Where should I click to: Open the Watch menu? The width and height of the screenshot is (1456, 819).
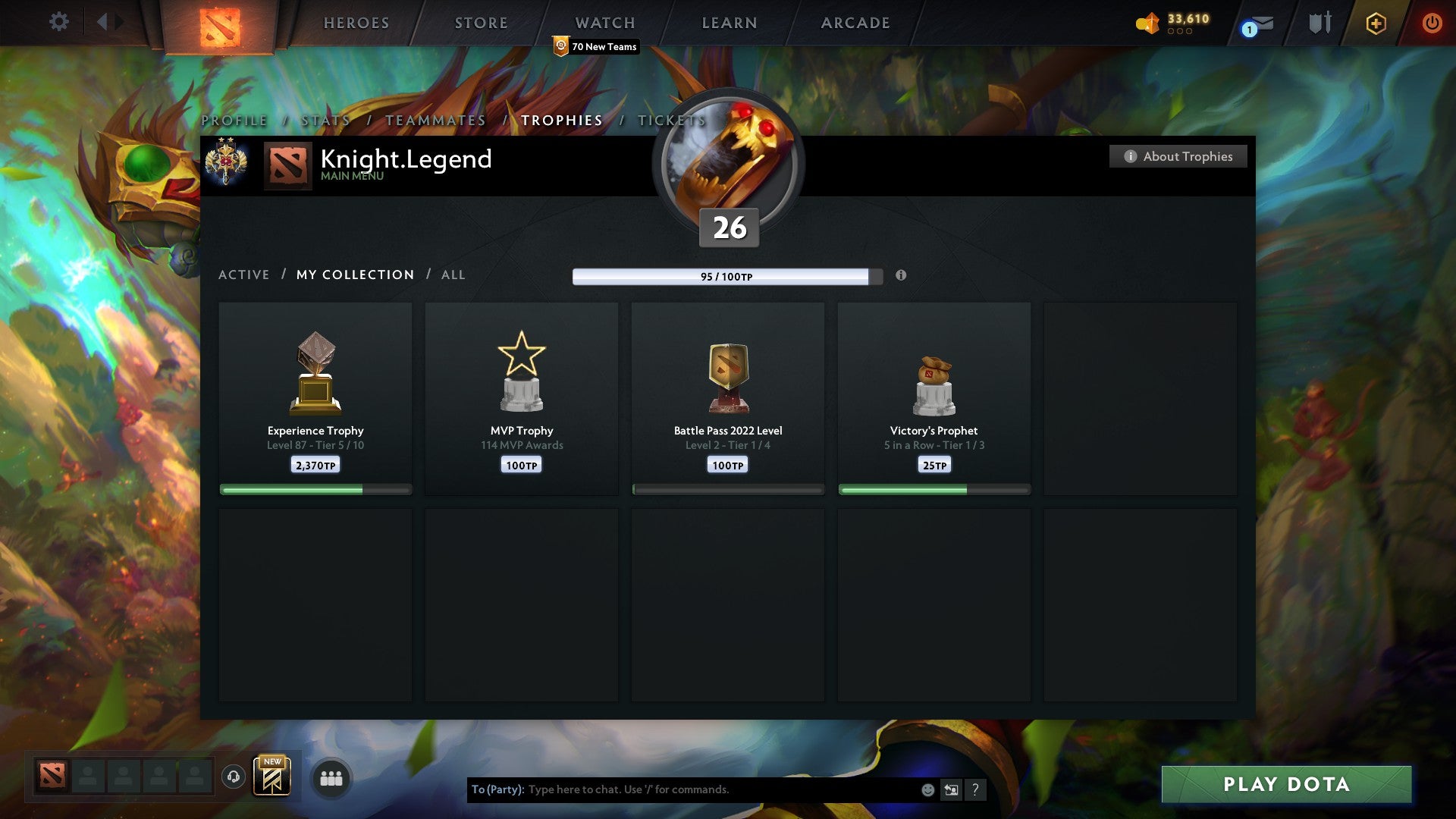(x=604, y=23)
